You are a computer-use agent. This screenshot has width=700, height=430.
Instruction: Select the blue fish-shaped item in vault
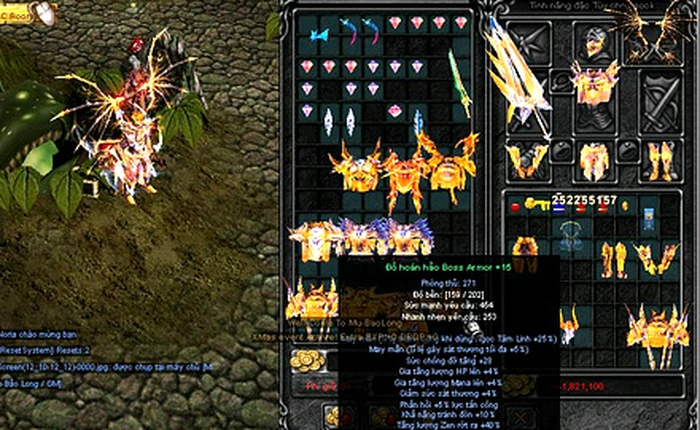(318, 36)
